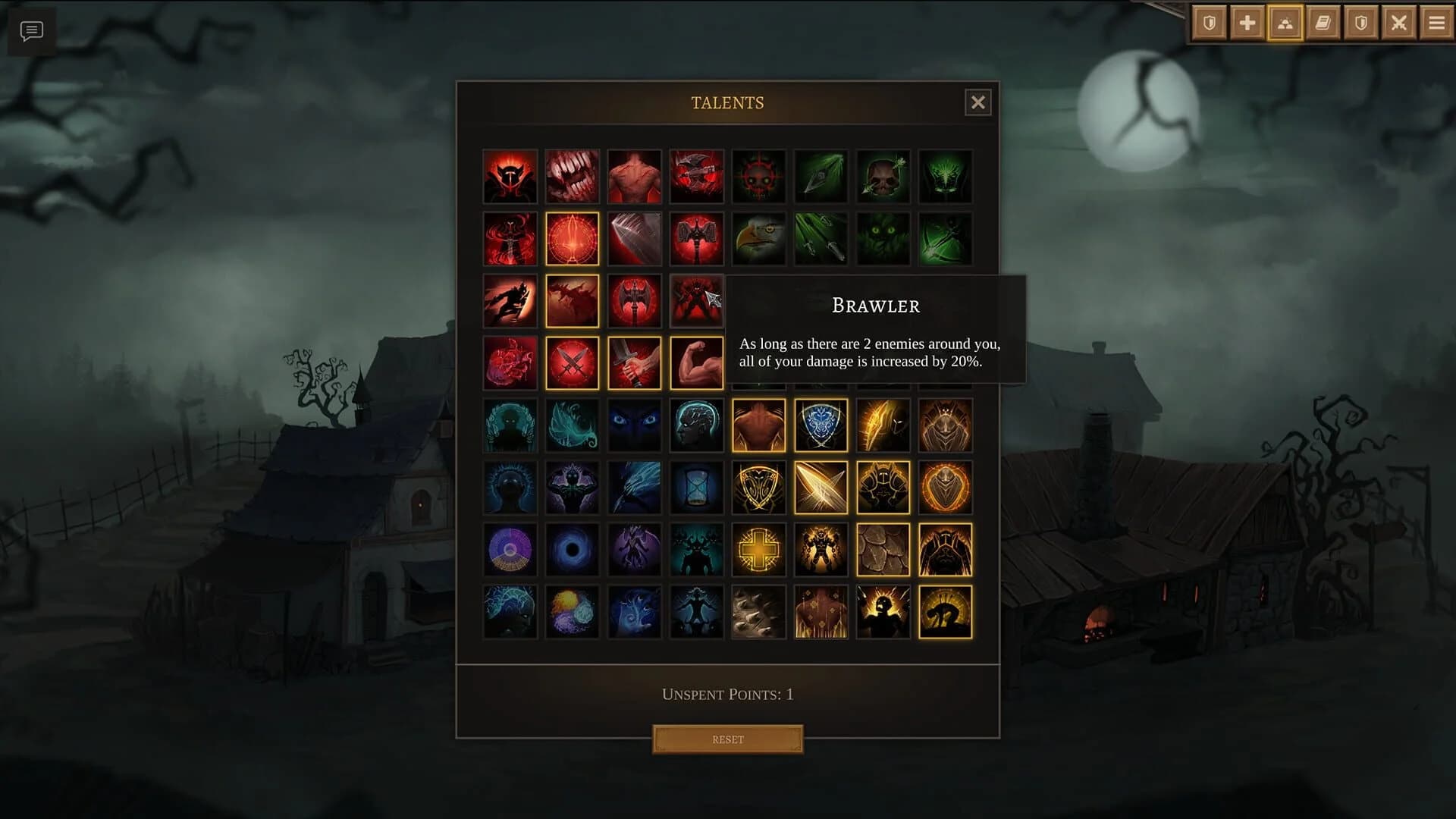
Task: Select the crossed daggers talent icon
Action: pyautogui.click(x=572, y=362)
